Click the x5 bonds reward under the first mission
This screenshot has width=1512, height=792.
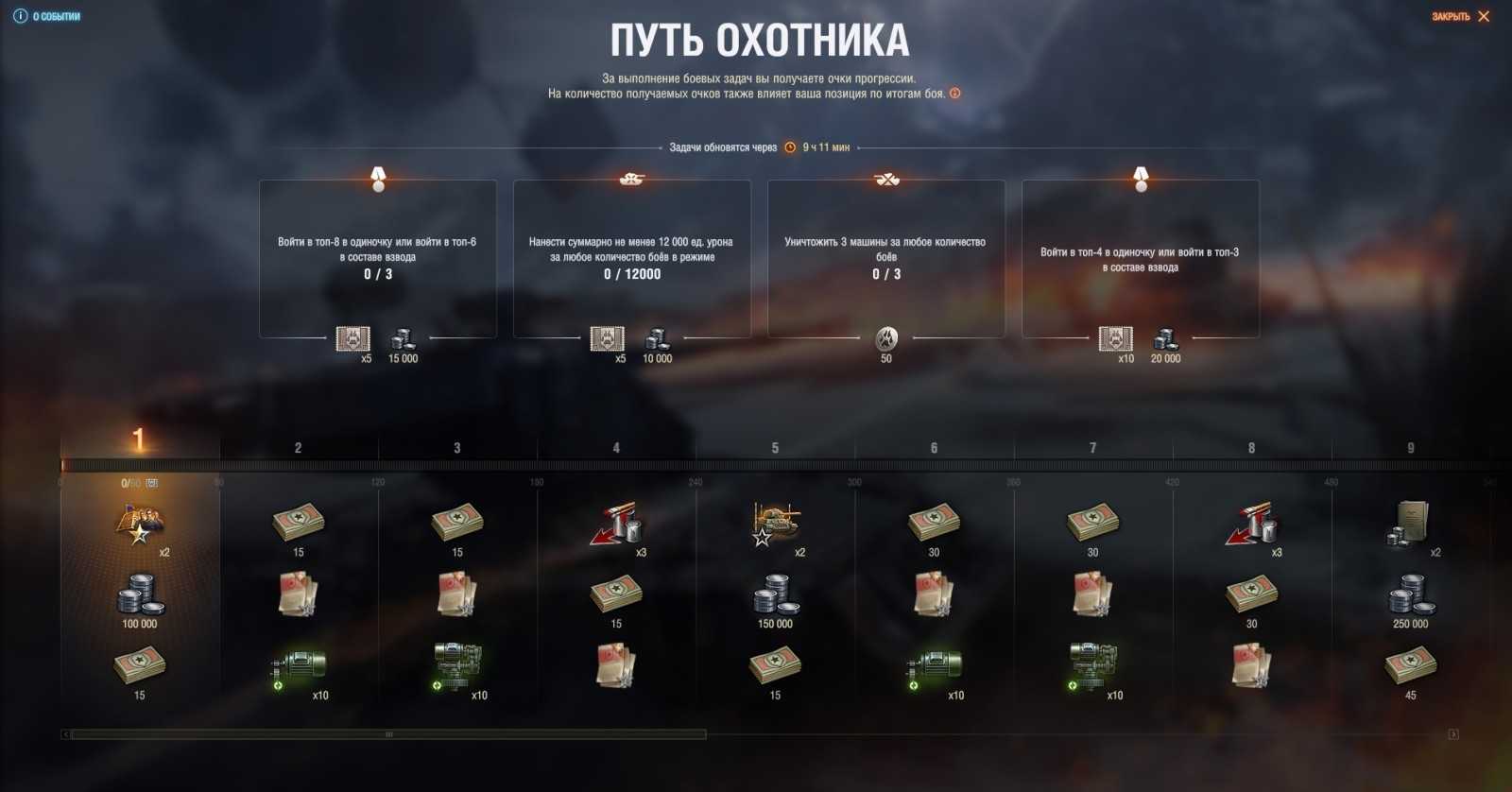(353, 340)
